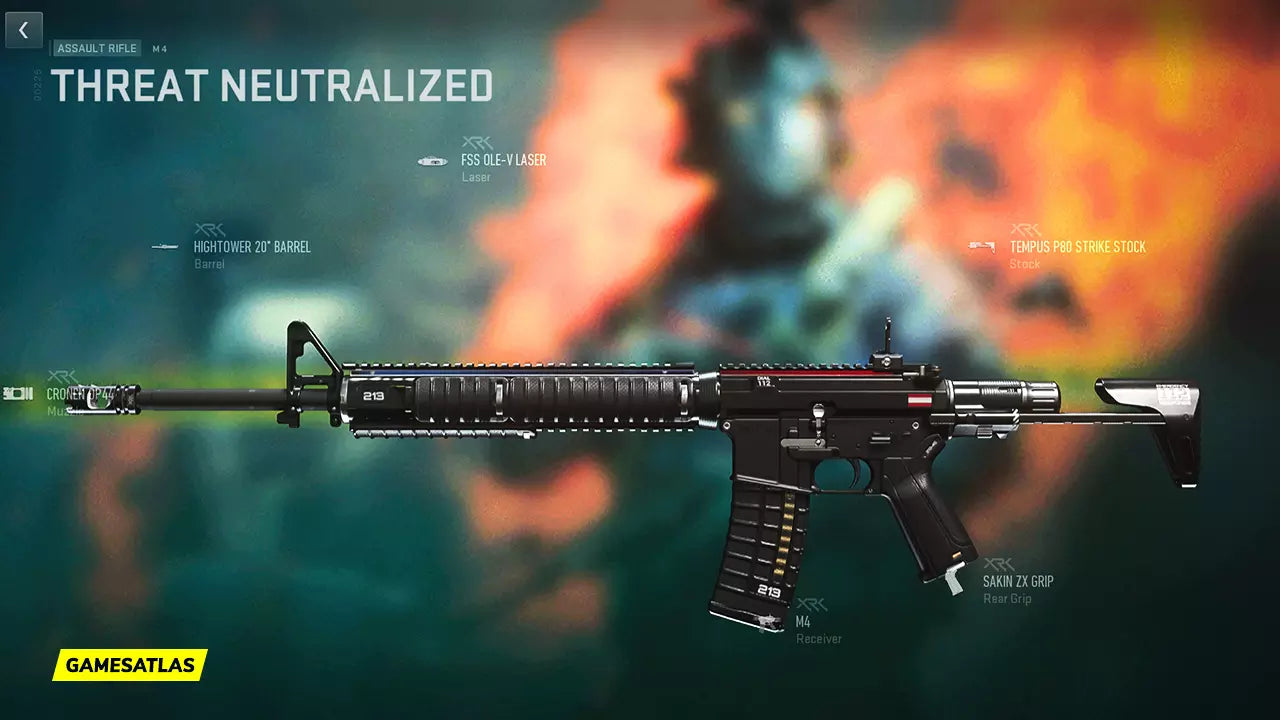Open the Hightower 20" Barrel attachment slot
Viewport: 1280px width, 720px height.
251,247
